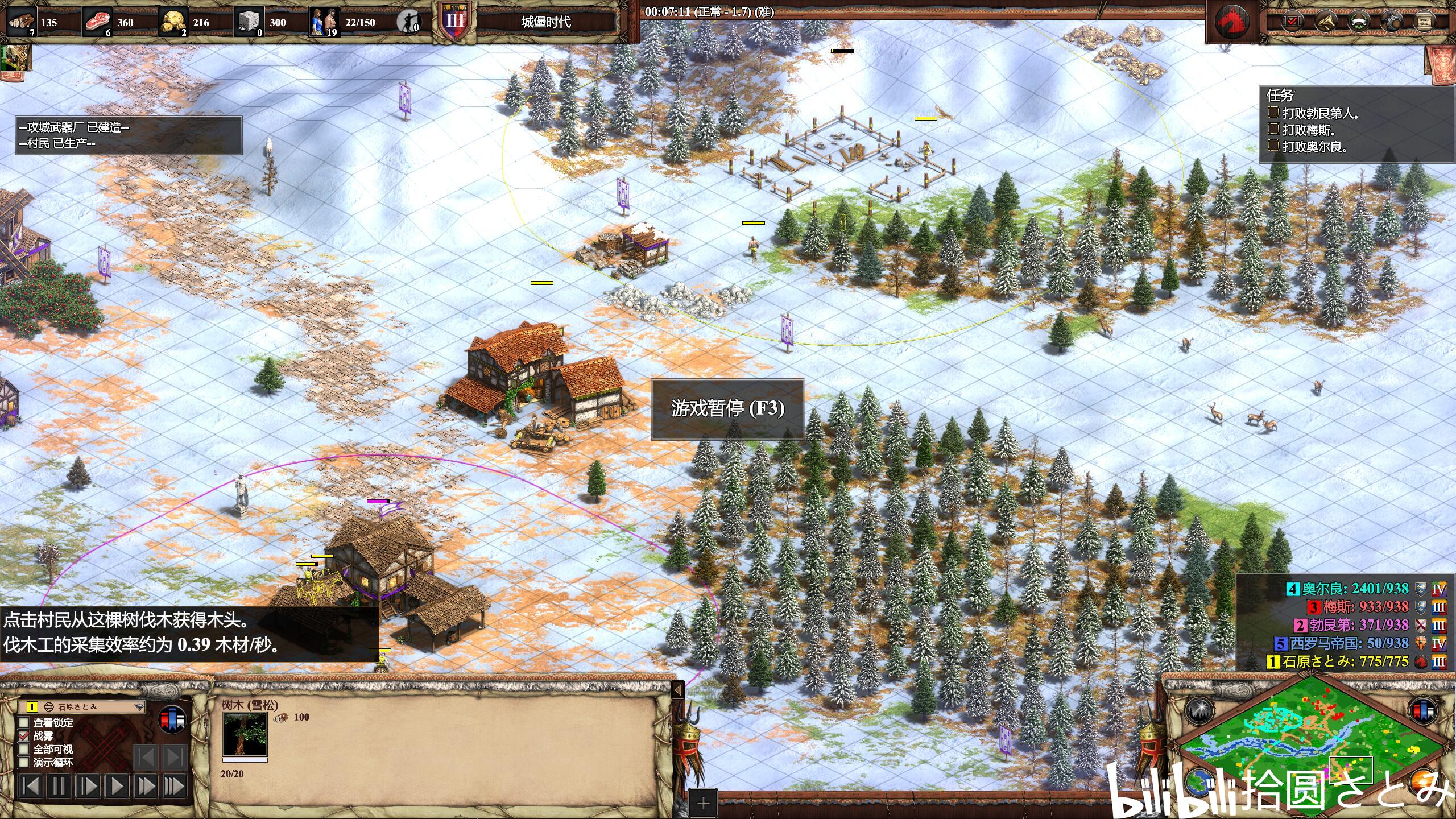The image size is (1456, 819).
Task: Enable the 演示循环 loop checkbox
Action: click(24, 762)
